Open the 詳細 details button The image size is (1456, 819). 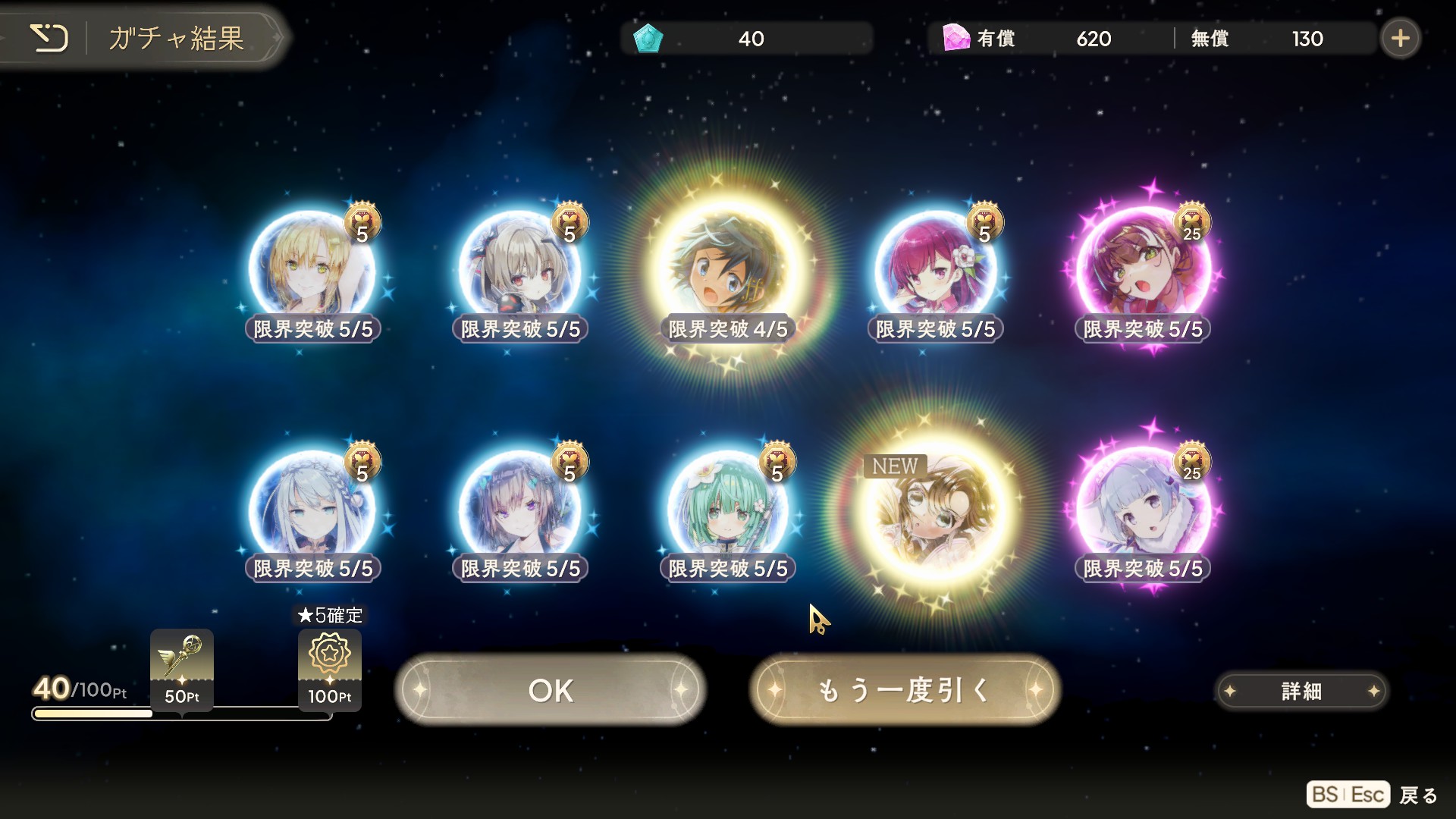point(1301,691)
